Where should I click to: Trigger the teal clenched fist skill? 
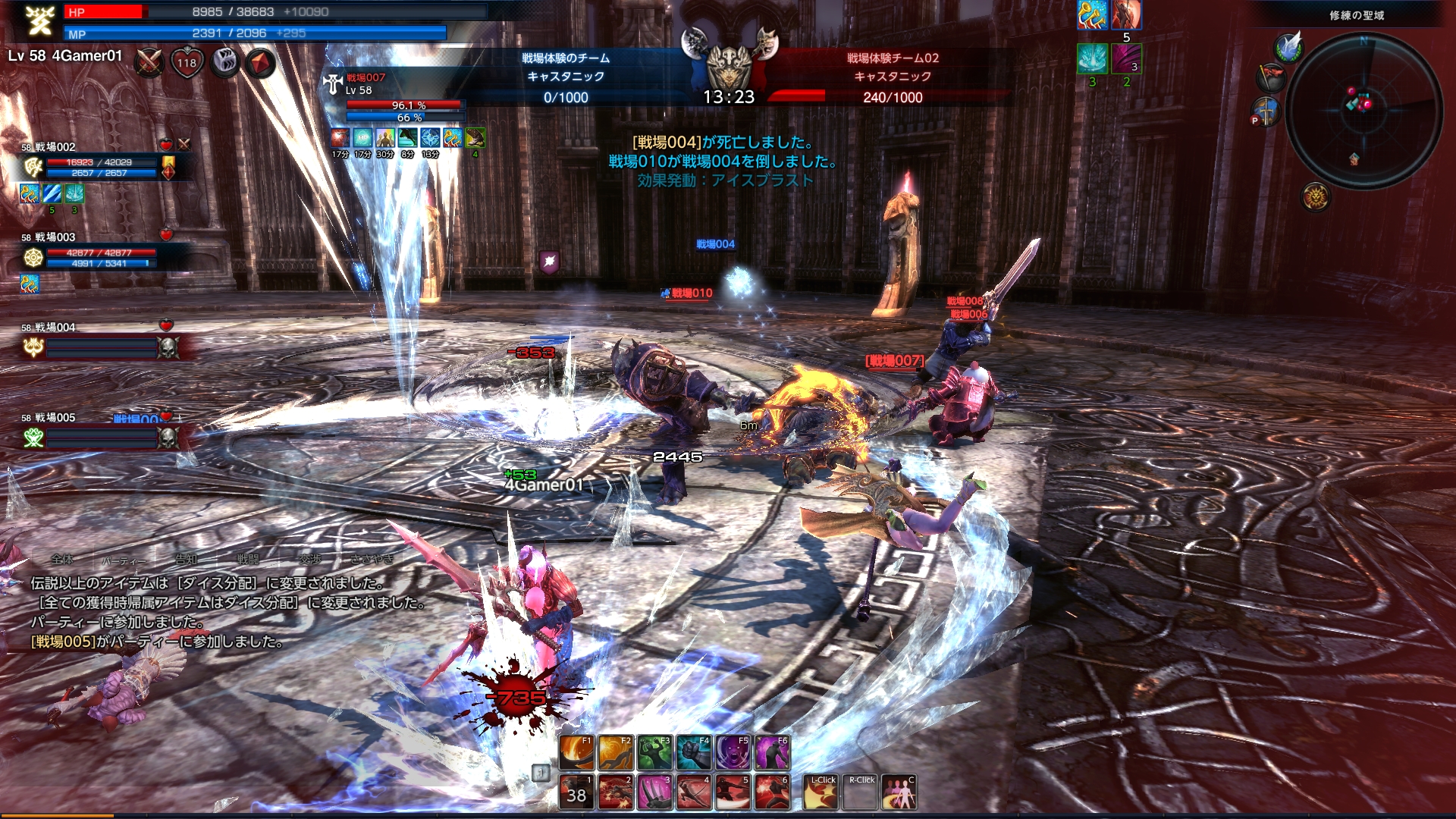pyautogui.click(x=694, y=752)
